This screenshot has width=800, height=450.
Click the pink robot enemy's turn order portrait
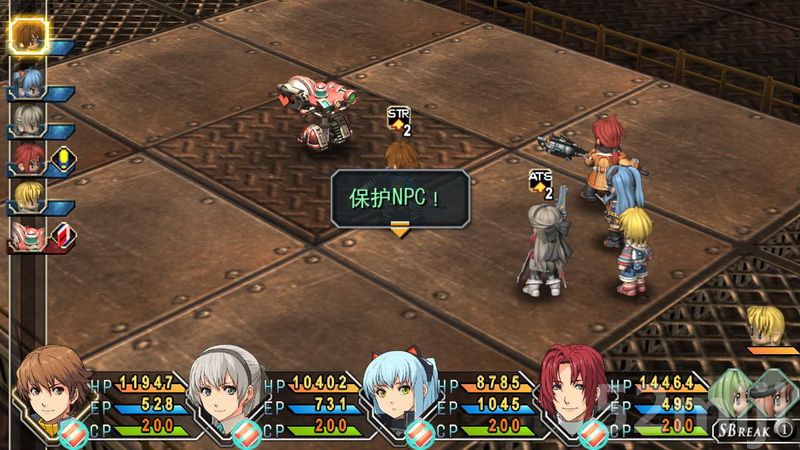pos(27,236)
